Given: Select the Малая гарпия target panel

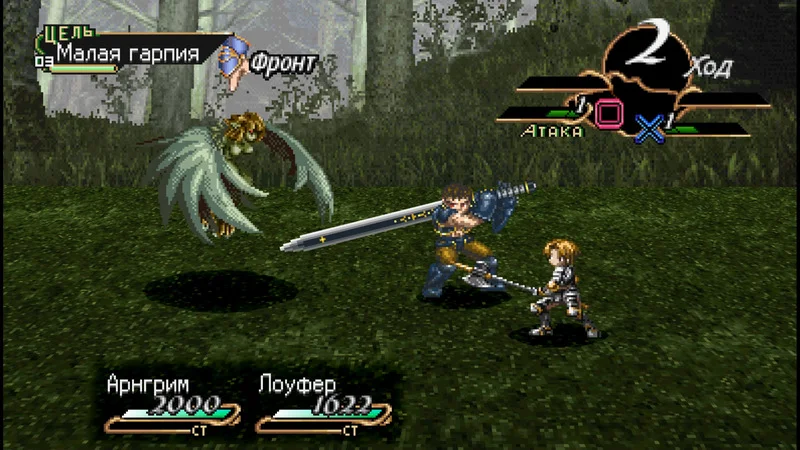Looking at the screenshot, I should [127, 53].
